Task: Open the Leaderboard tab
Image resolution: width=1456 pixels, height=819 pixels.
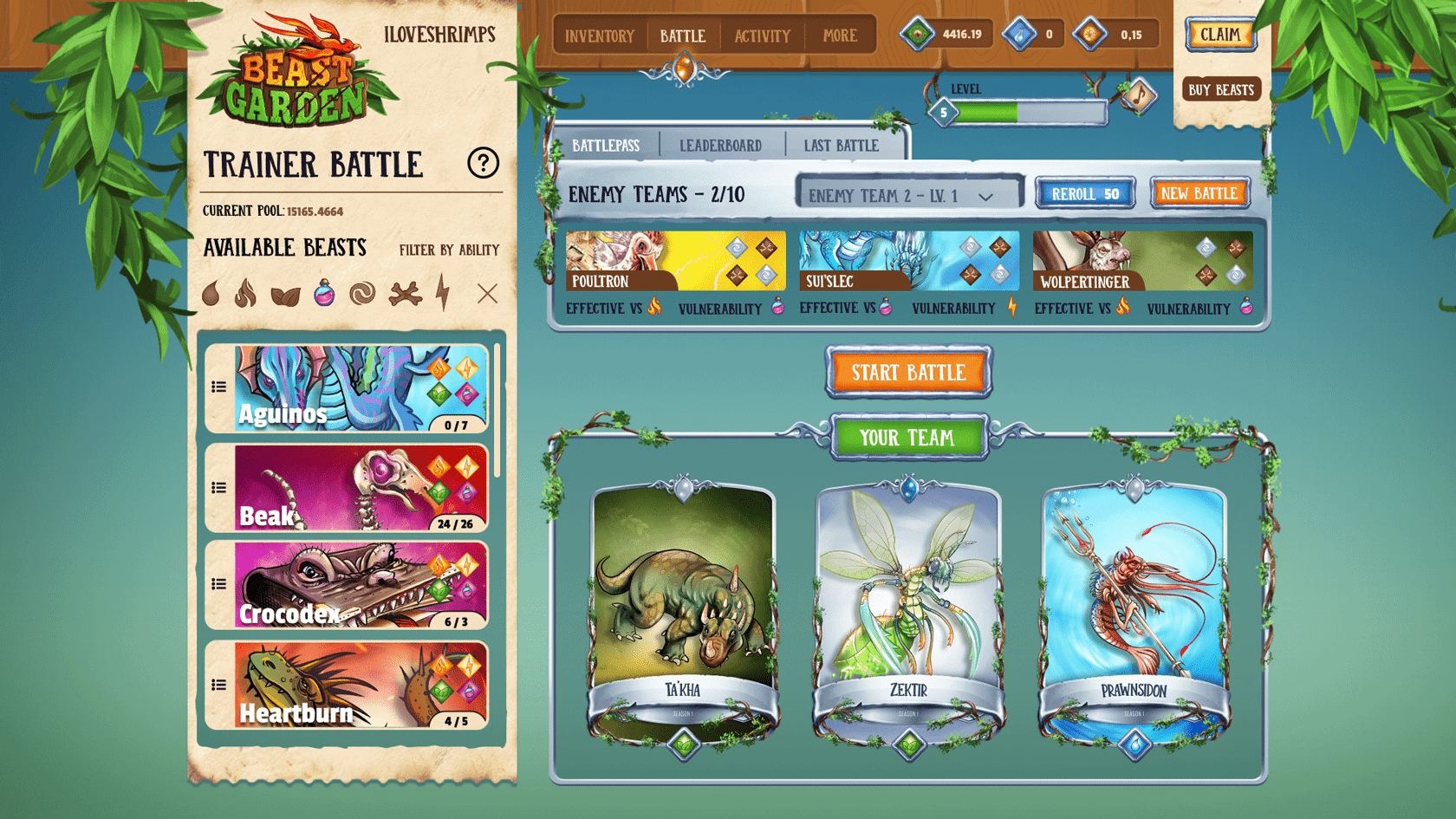Action: pyautogui.click(x=721, y=145)
